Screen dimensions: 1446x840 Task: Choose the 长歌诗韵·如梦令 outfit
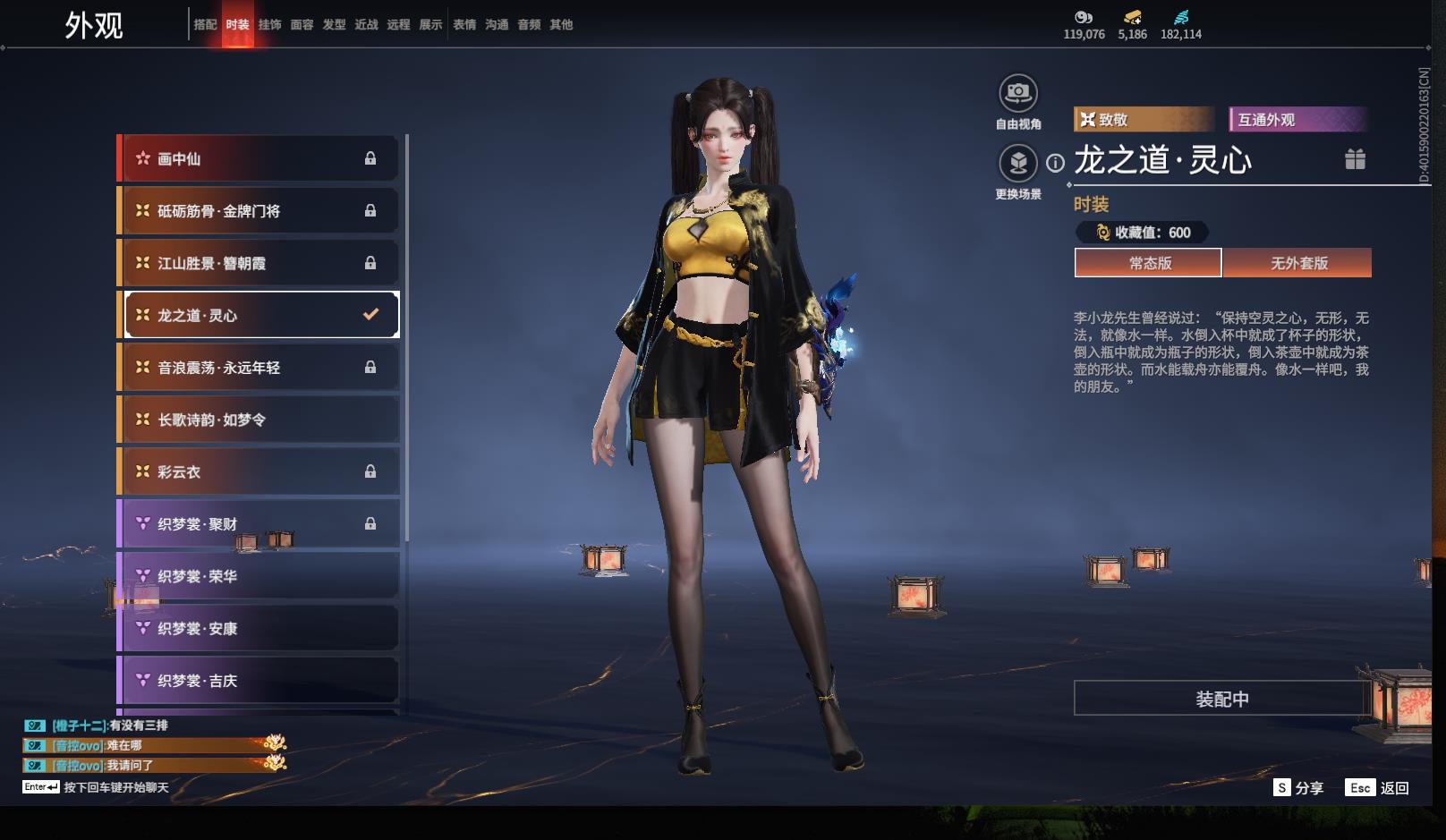pos(259,420)
